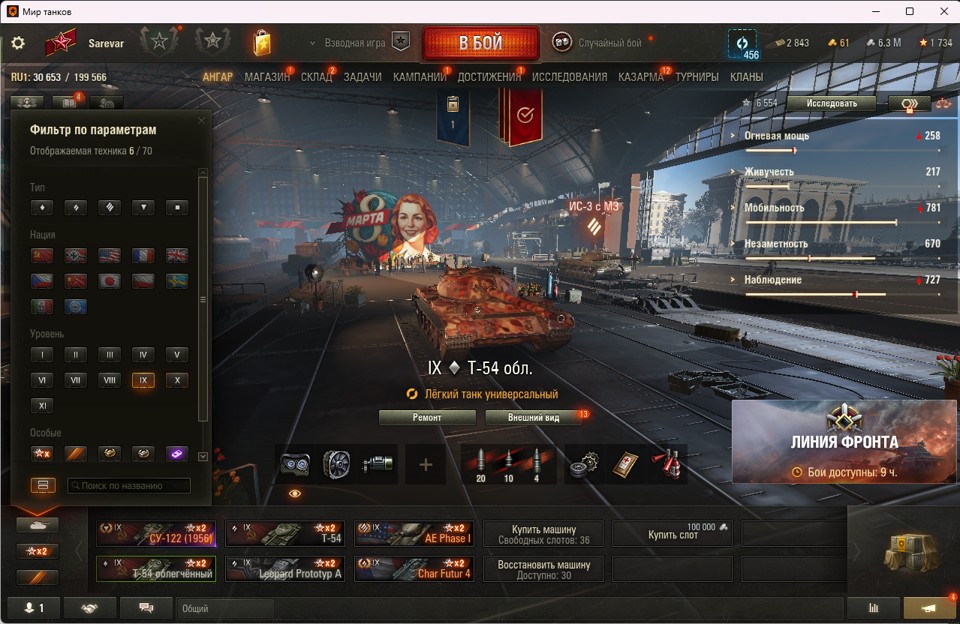Toggle the tier X filter
Screen dimensions: 960x624
(176, 380)
